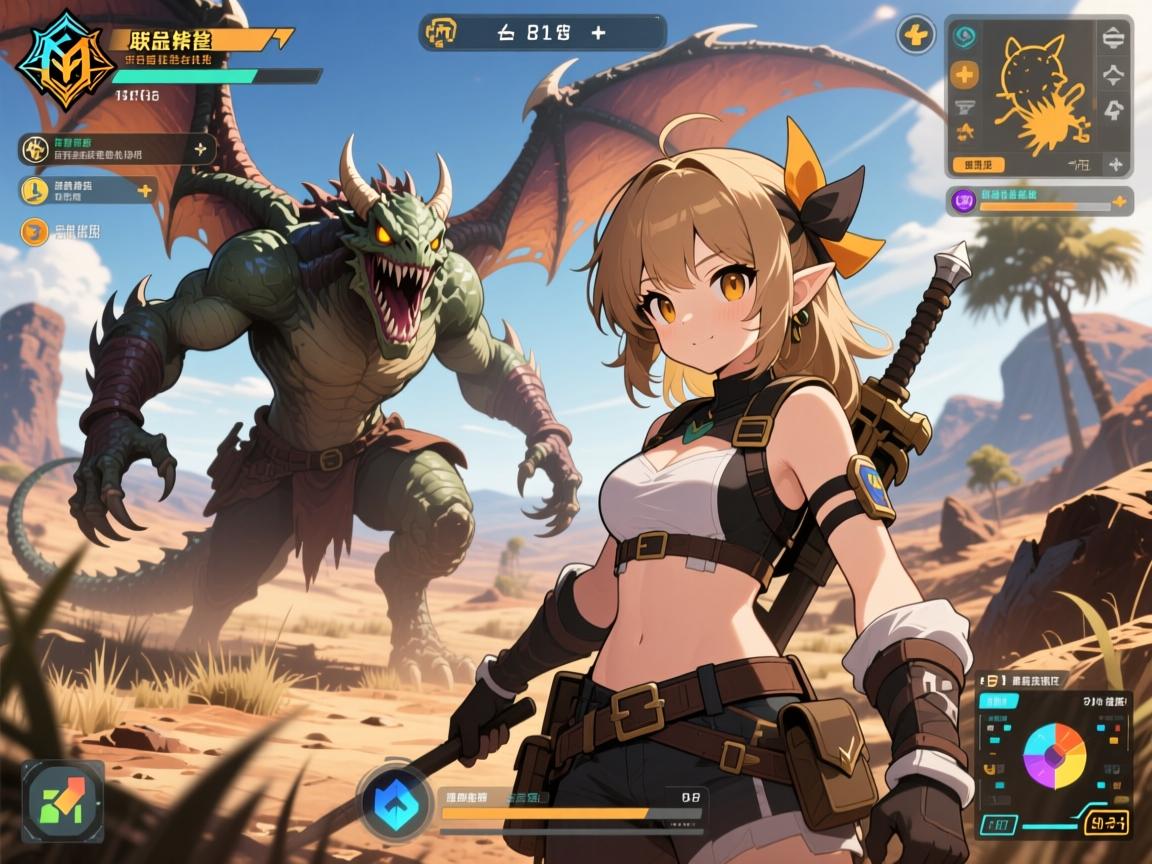This screenshot has height=864, width=1152.
Task: Click the plus on the purple-icon progress bar
Action: pyautogui.click(x=1119, y=202)
